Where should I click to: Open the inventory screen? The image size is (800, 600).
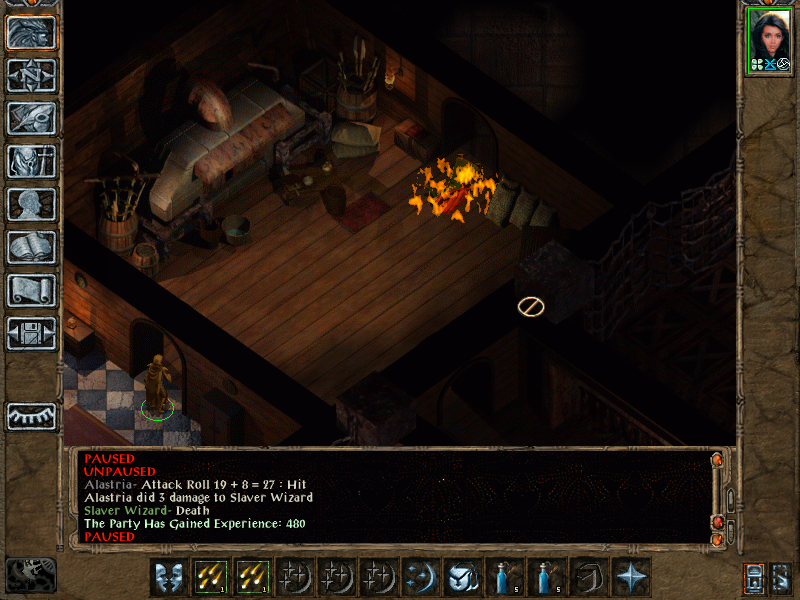(32, 161)
